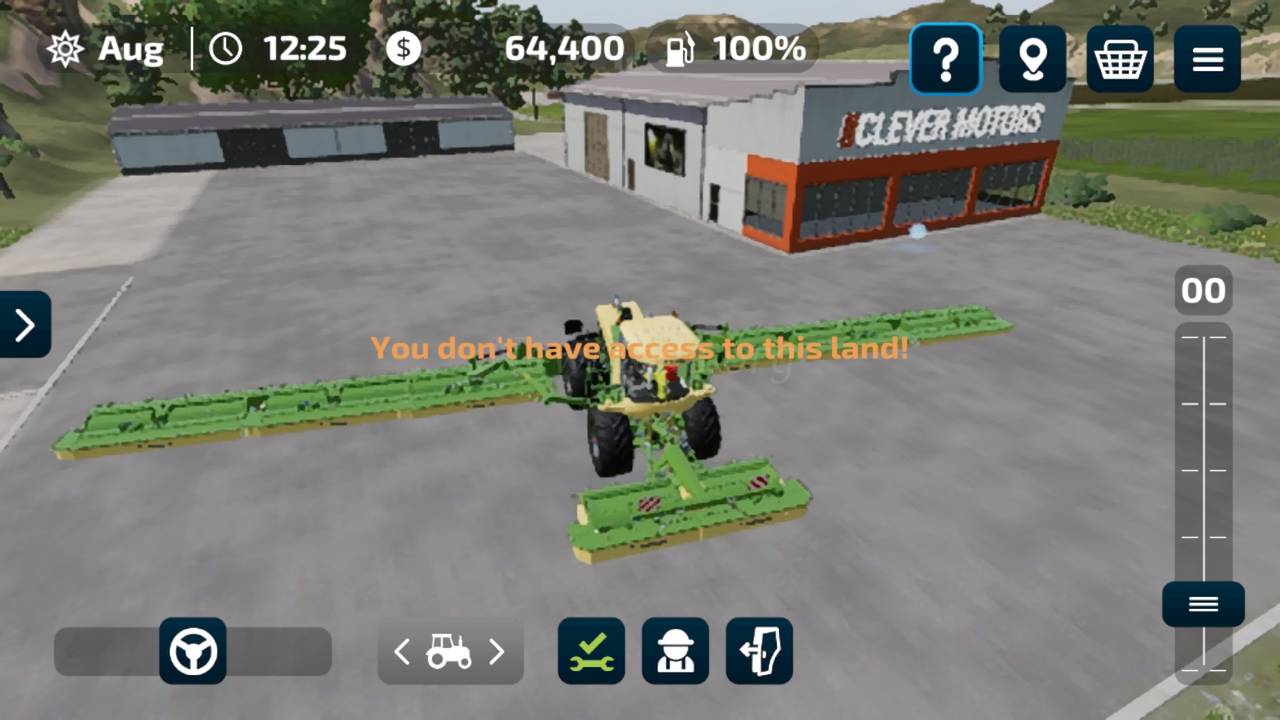Screen dimensions: 1280x720
Task: Expand the left side panel arrow
Action: pyautogui.click(x=24, y=324)
